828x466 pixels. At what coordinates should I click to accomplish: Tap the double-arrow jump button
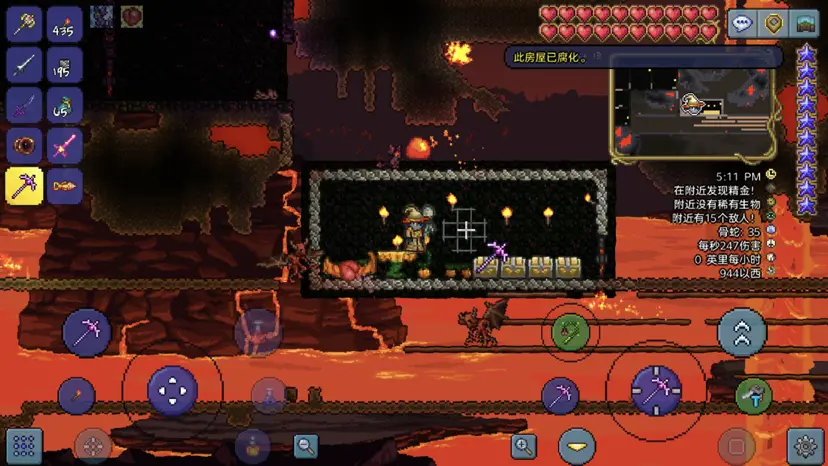point(742,334)
